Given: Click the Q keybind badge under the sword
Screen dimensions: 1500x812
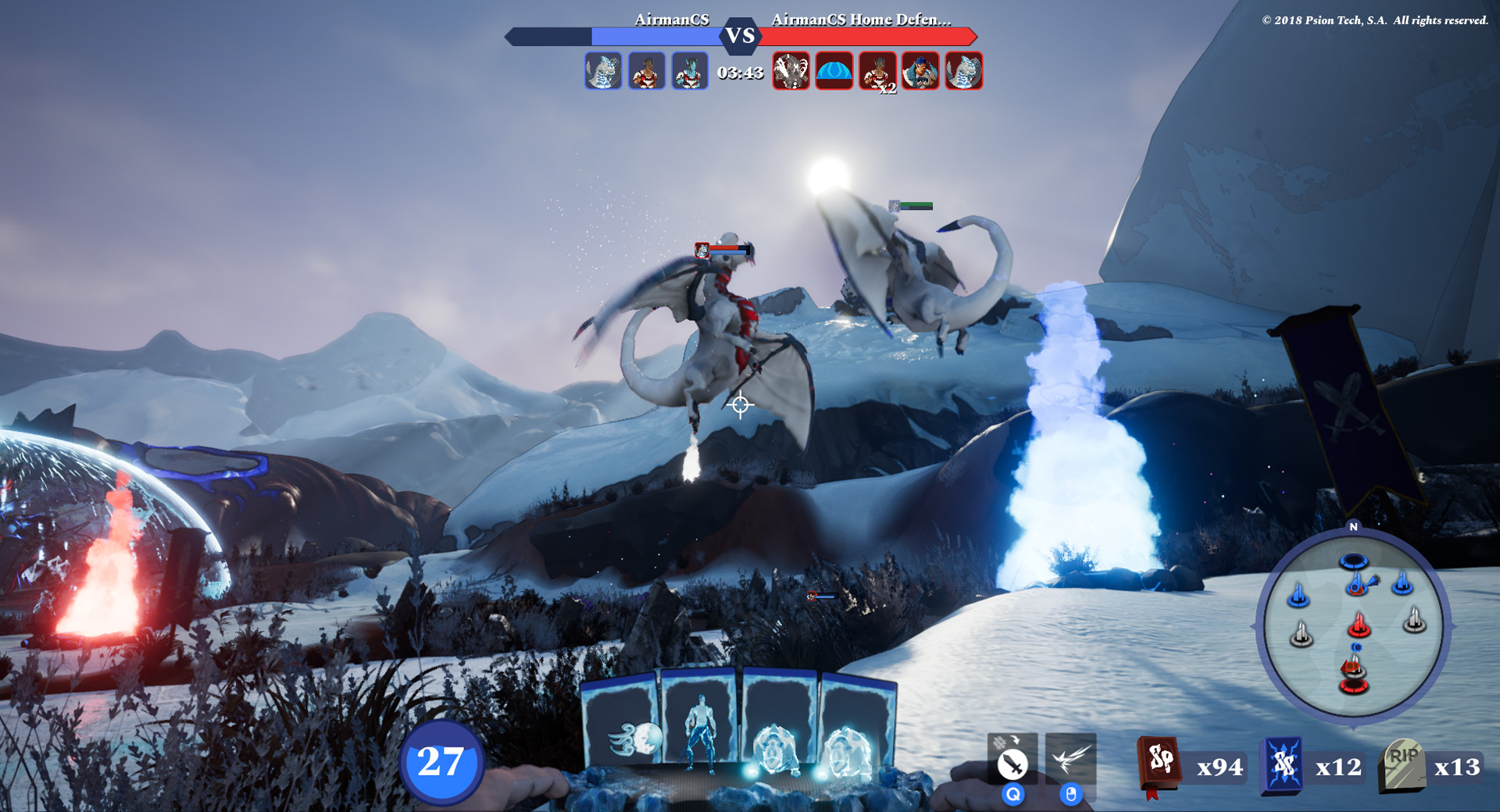Looking at the screenshot, I should tap(1013, 795).
